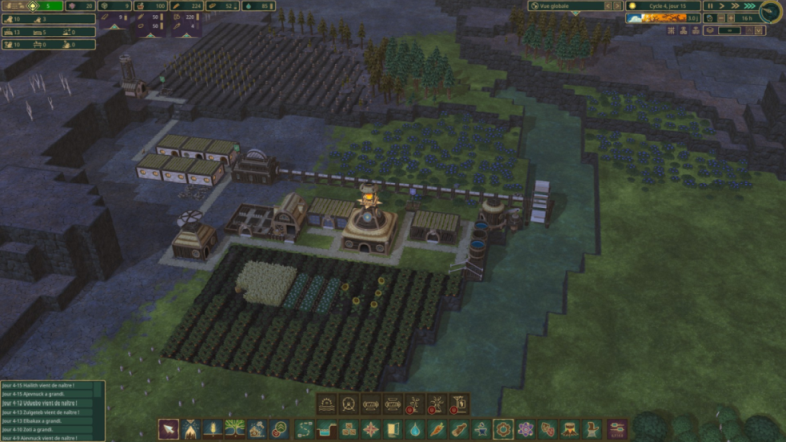Open the wood log buildings category
The width and height of the screenshot is (786, 442).
click(459, 430)
